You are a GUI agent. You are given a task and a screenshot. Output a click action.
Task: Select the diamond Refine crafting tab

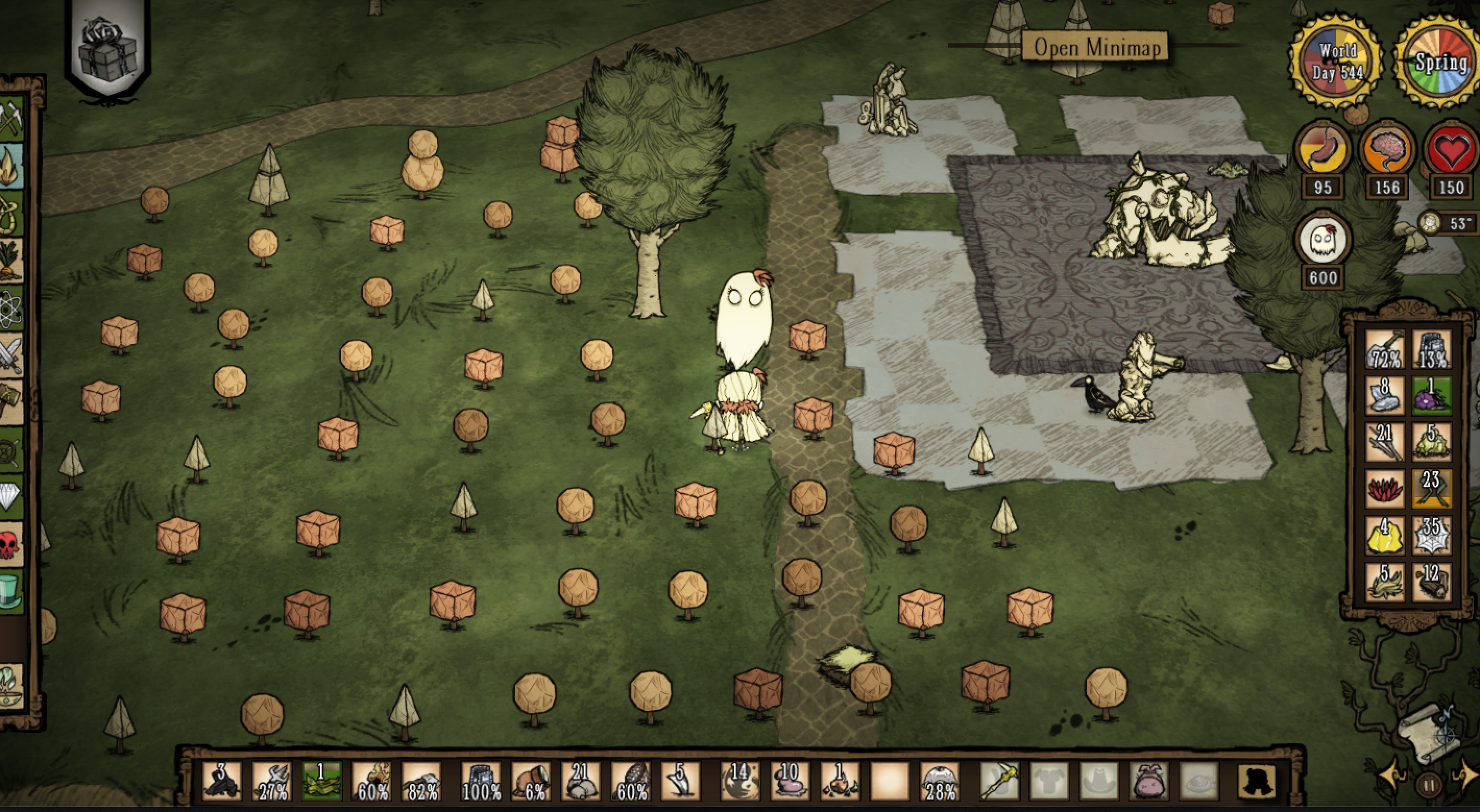click(x=10, y=496)
